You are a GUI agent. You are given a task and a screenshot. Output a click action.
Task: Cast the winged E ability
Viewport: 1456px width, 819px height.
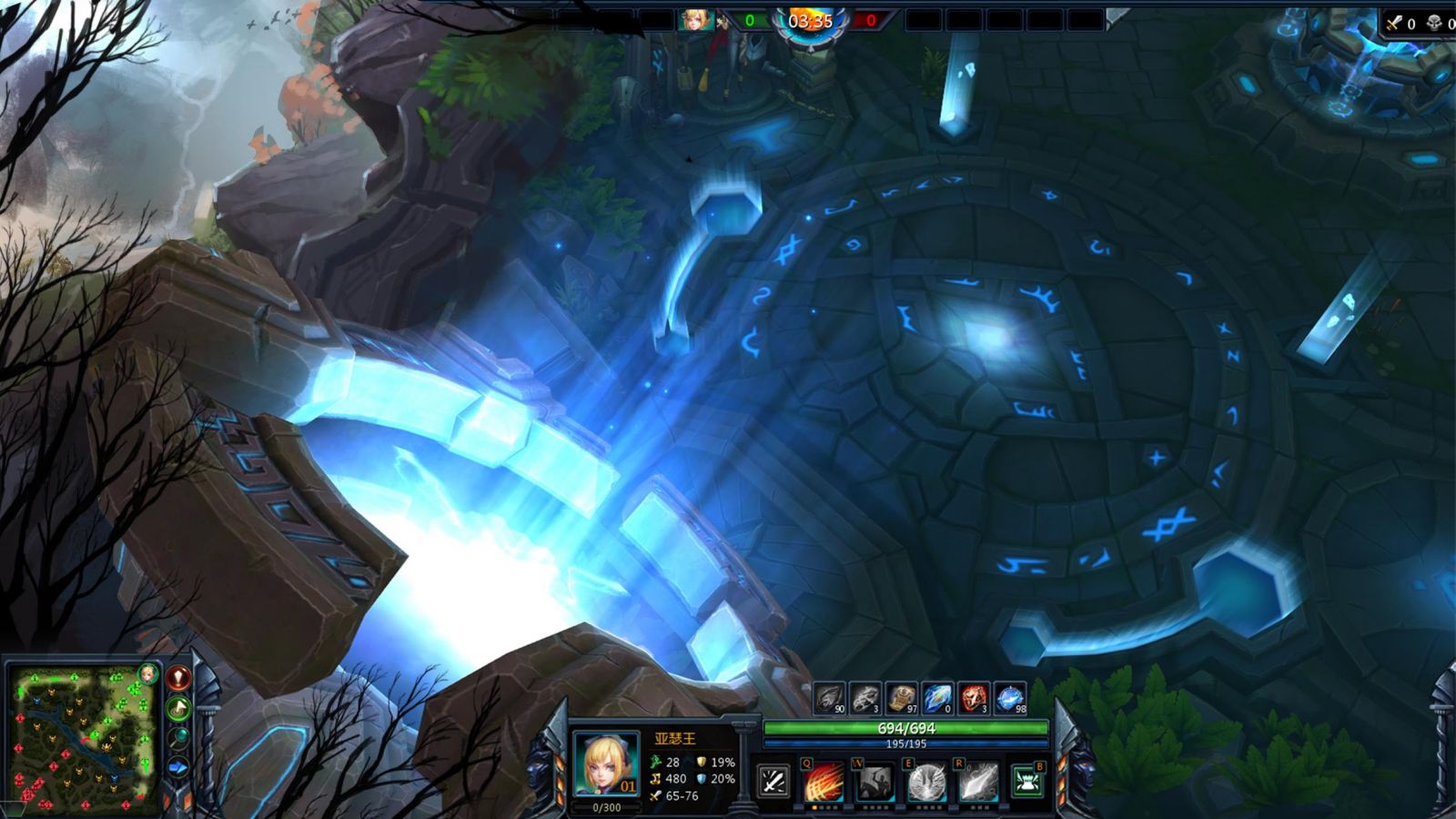click(x=926, y=782)
